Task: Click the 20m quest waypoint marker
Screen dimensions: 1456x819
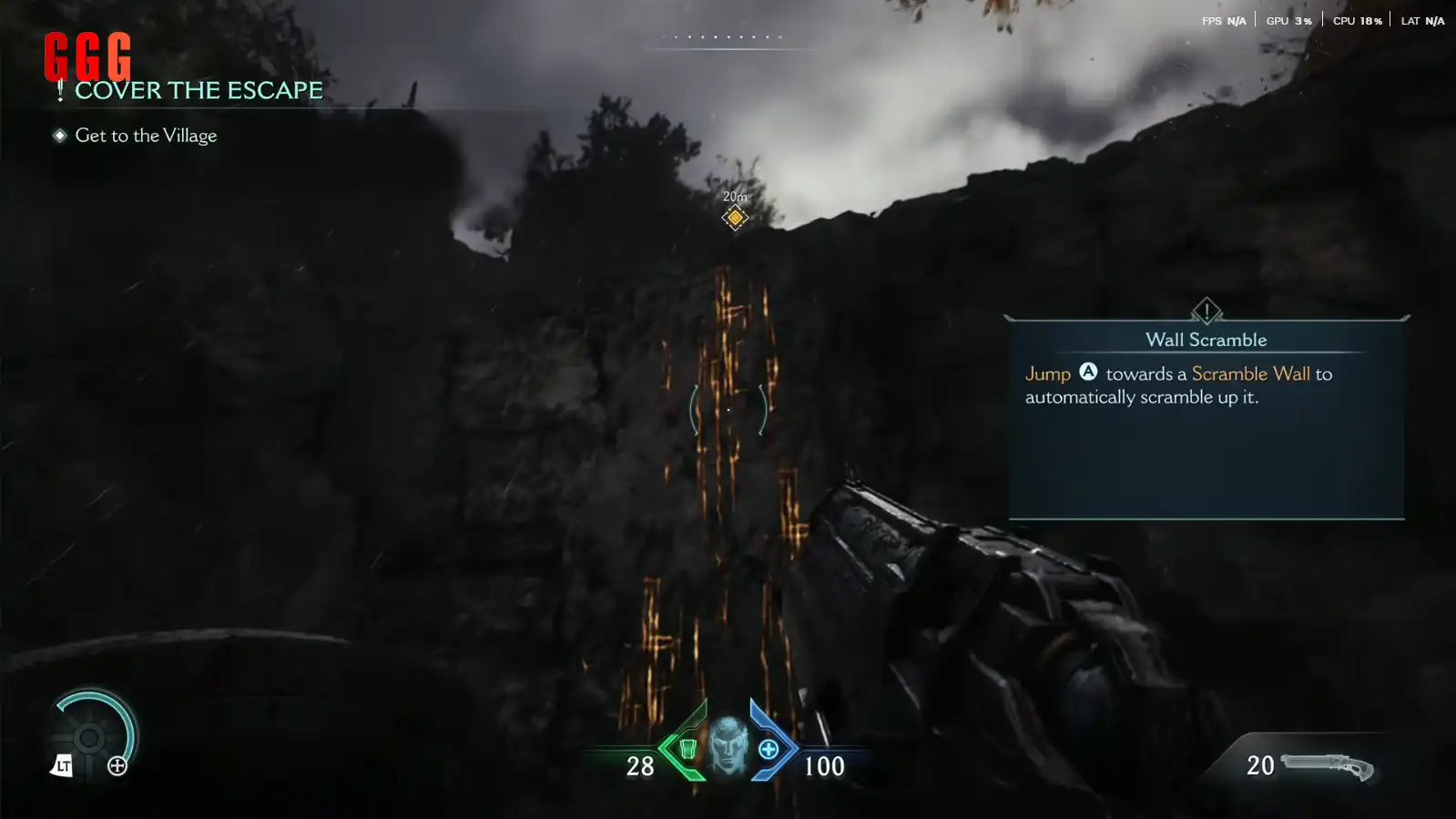Action: (x=735, y=217)
